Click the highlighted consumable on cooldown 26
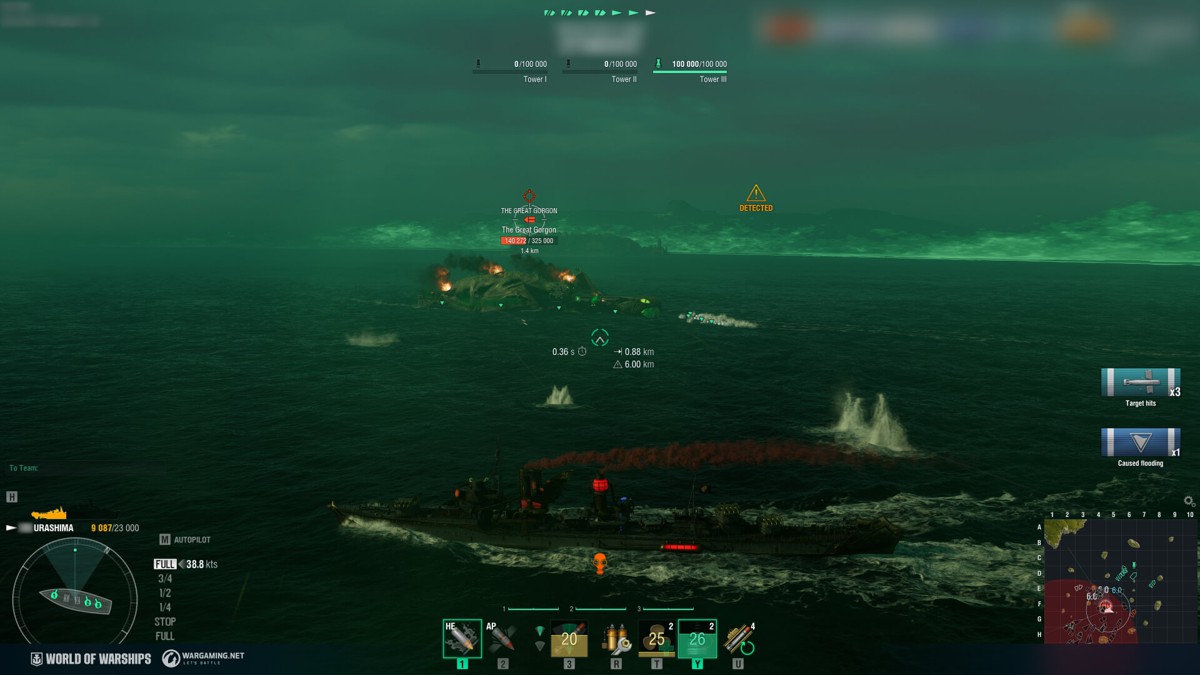 [x=697, y=639]
